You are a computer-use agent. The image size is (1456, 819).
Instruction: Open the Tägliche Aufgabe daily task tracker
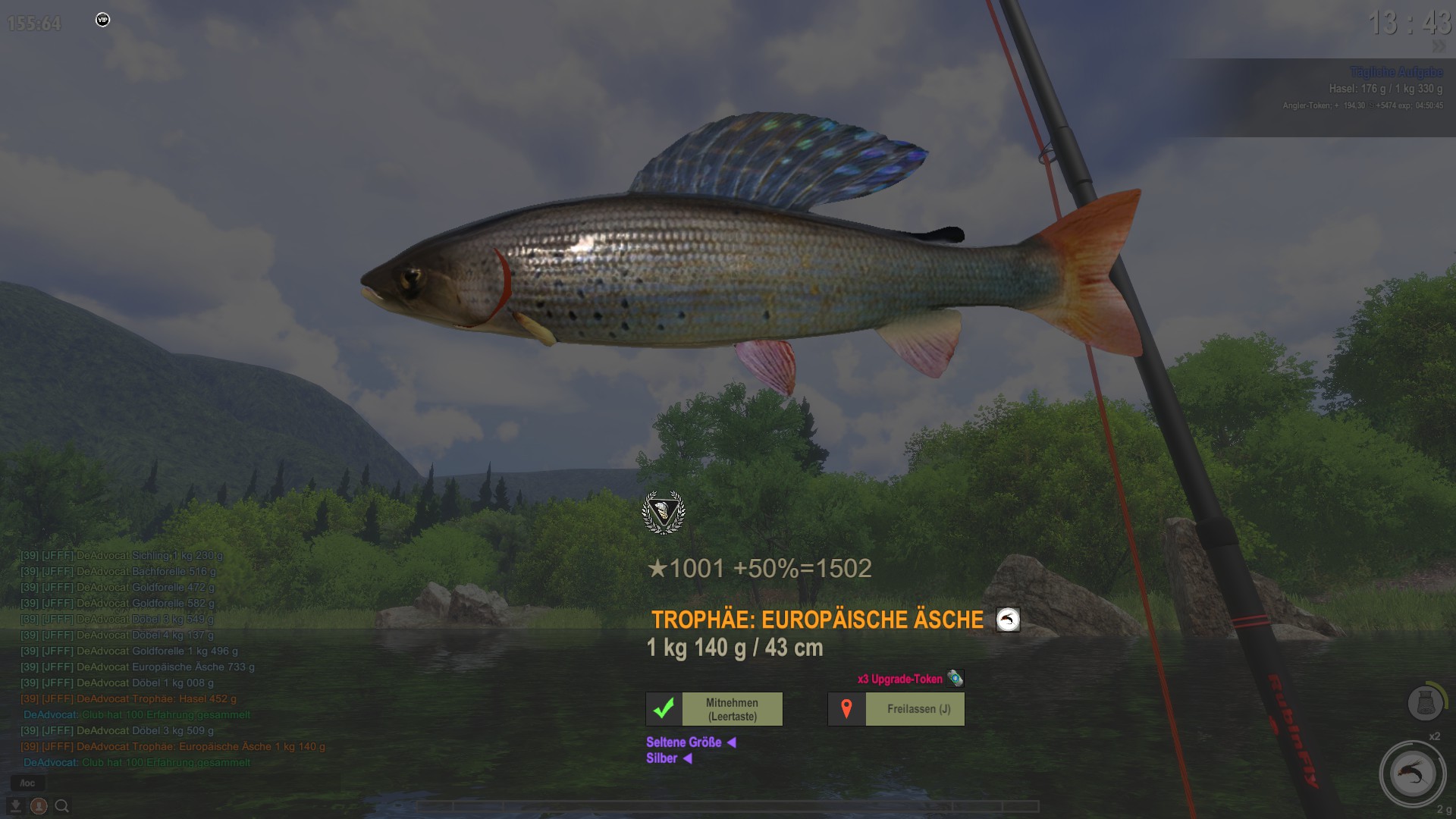click(x=1396, y=72)
